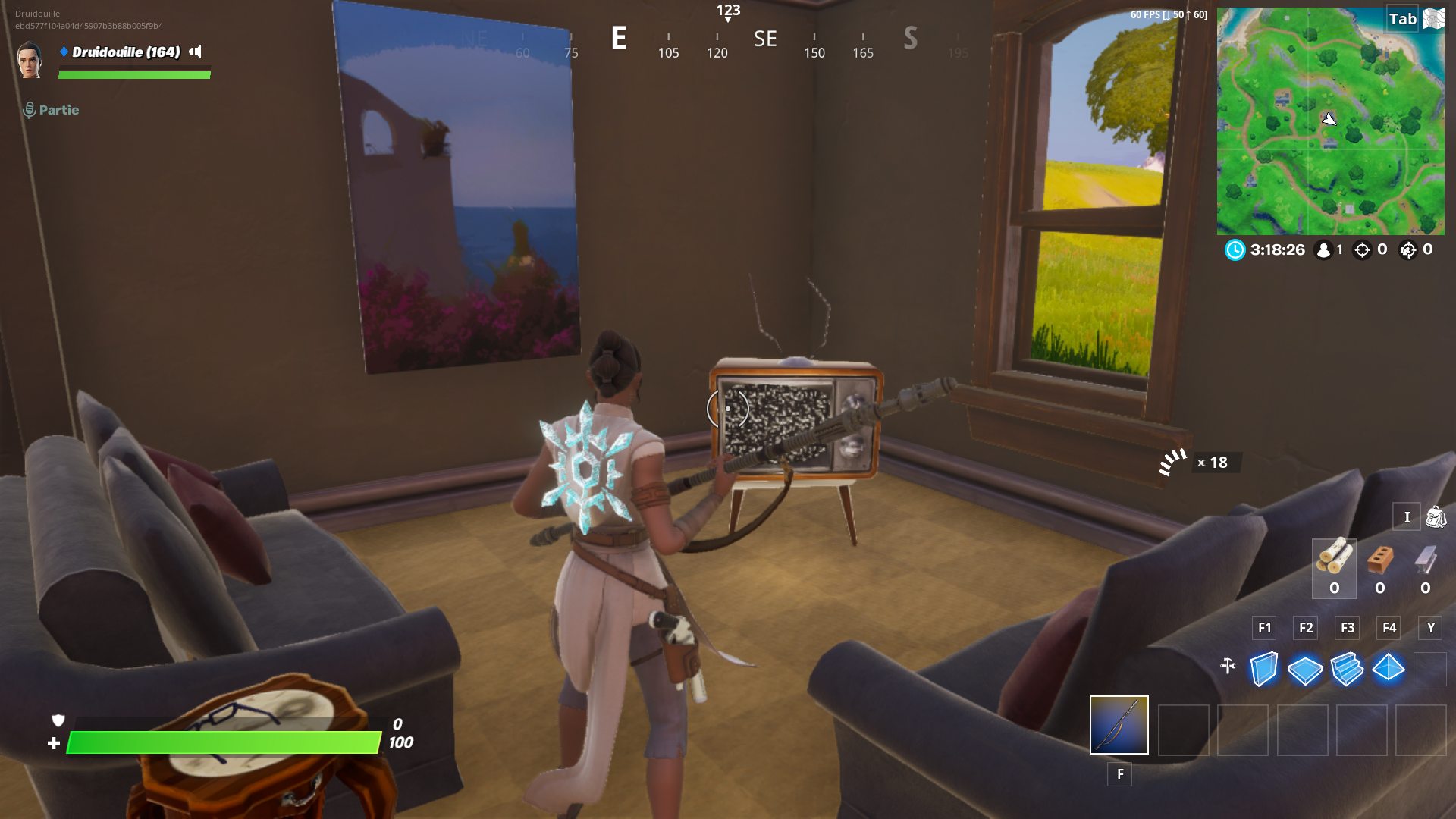
Task: Select the pyramid roof build piece
Action: click(1388, 669)
